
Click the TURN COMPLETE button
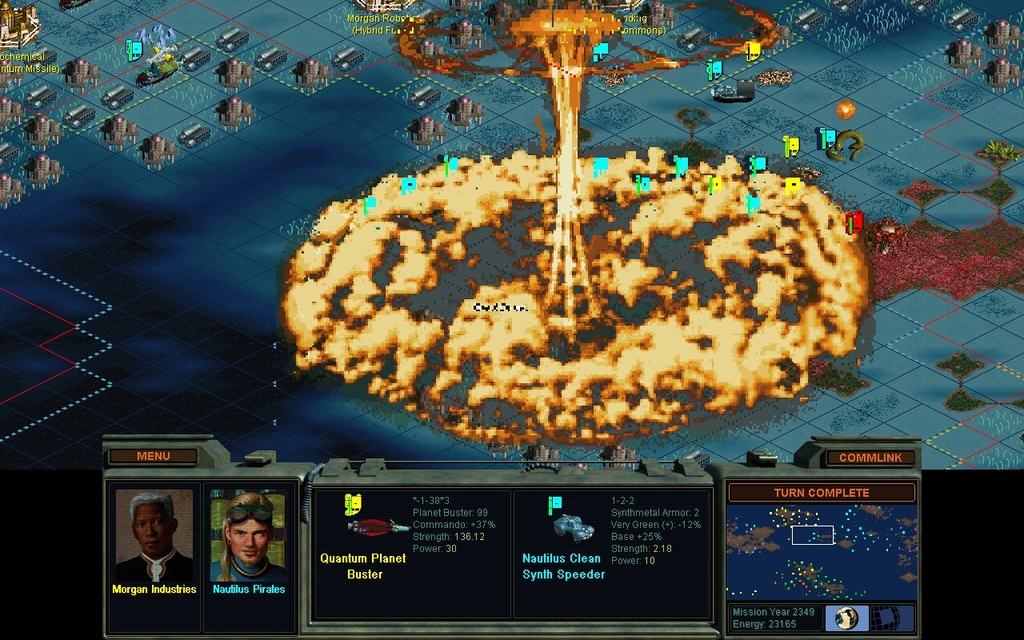(x=821, y=493)
